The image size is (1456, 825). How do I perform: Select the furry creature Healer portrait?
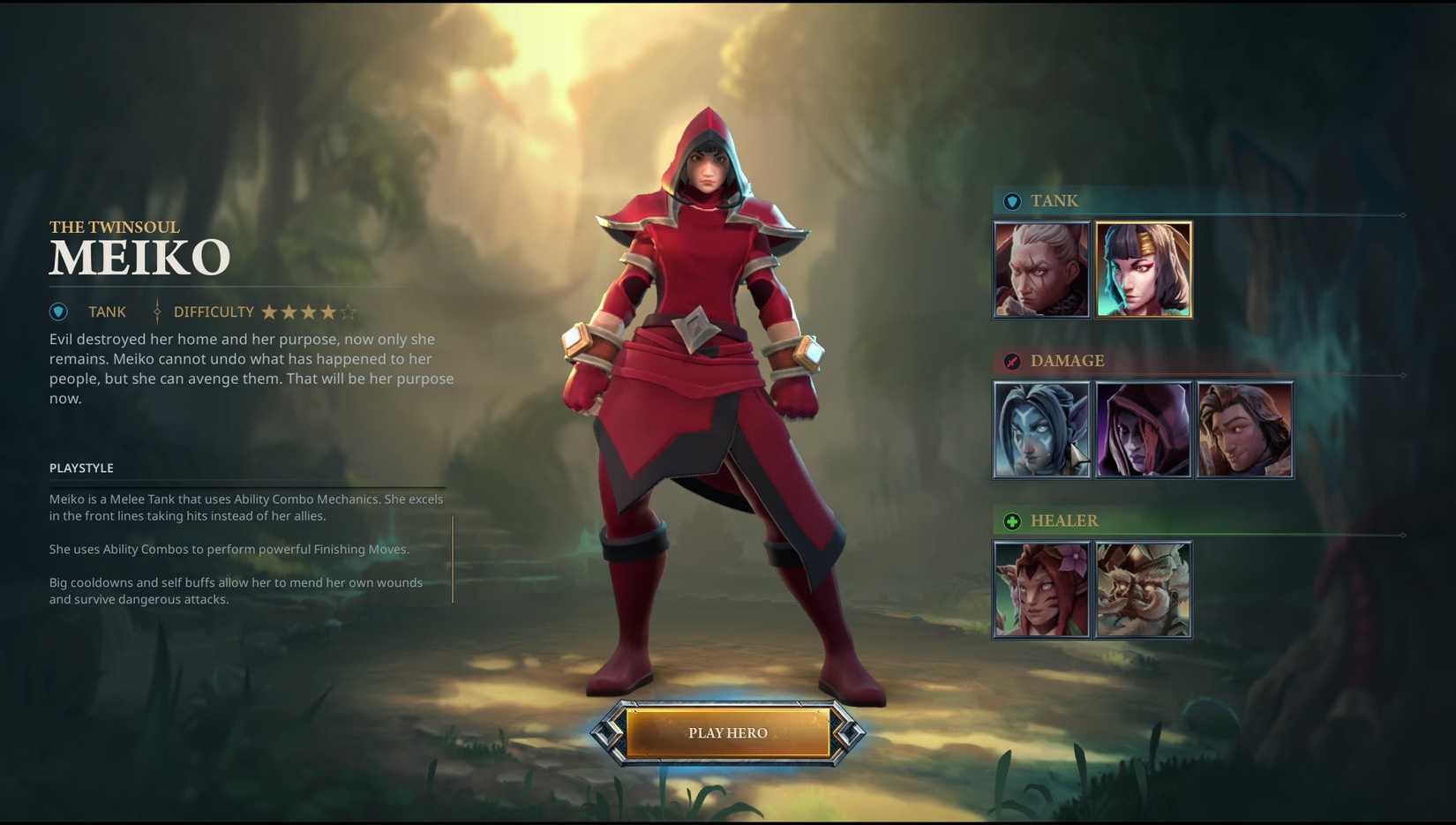click(x=1144, y=589)
